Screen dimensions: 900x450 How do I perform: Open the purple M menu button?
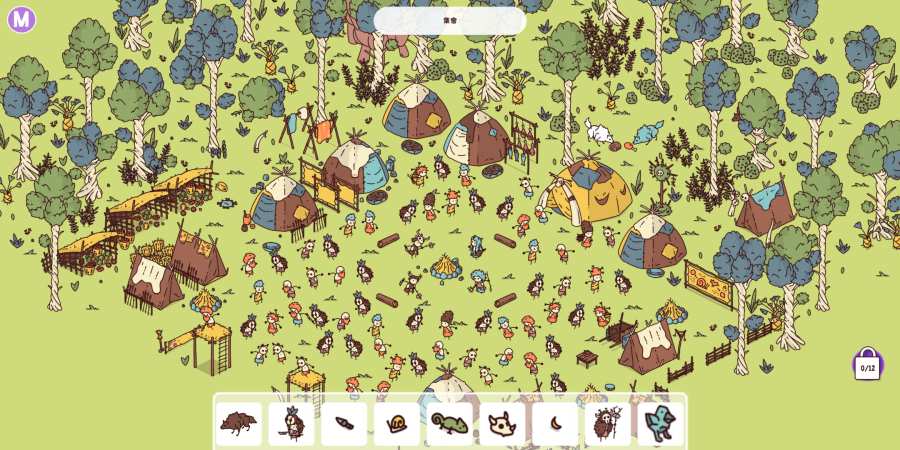point(21,19)
